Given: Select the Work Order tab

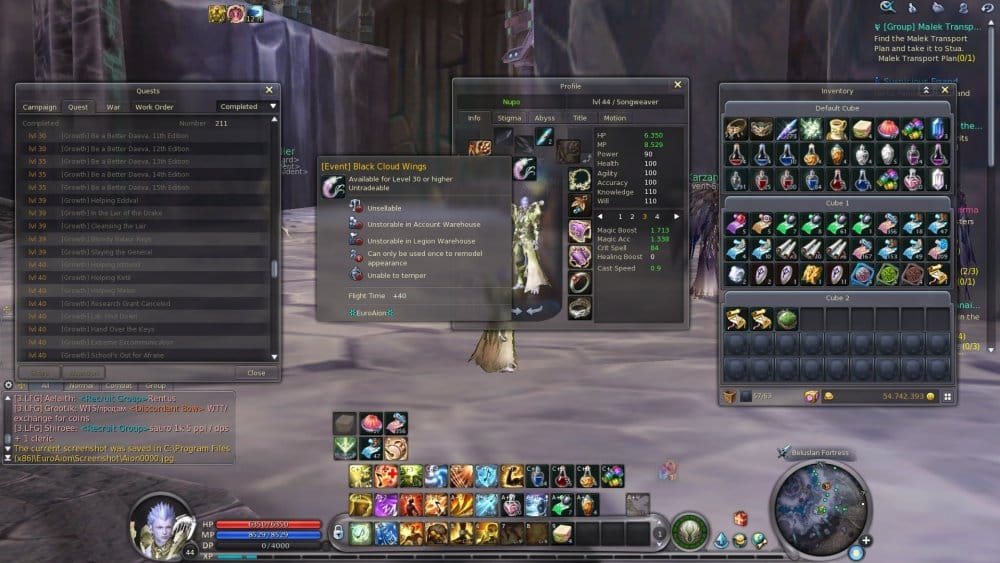Looking at the screenshot, I should pyautogui.click(x=154, y=107).
